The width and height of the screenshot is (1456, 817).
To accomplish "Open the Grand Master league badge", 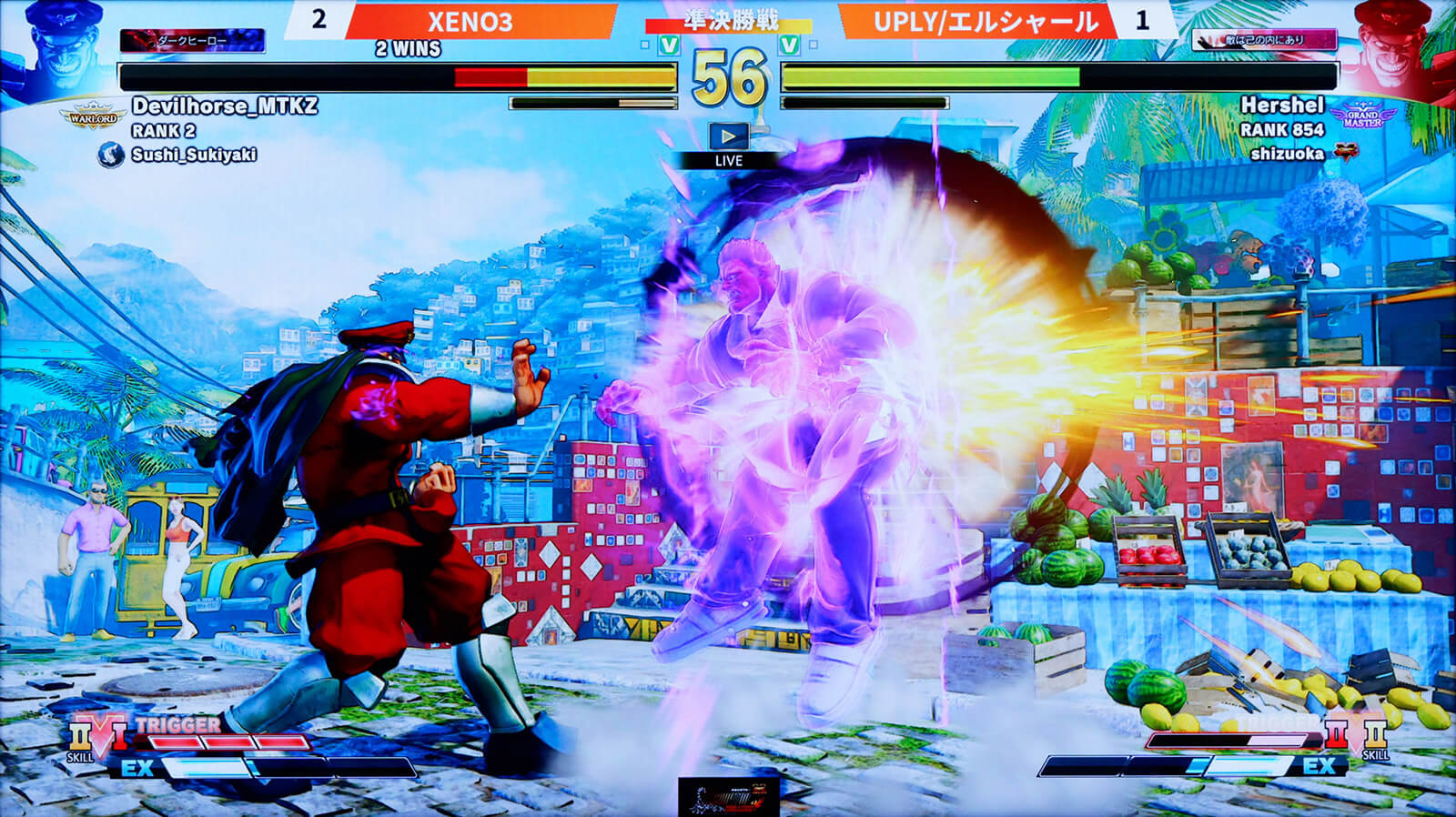I will pyautogui.click(x=1361, y=116).
